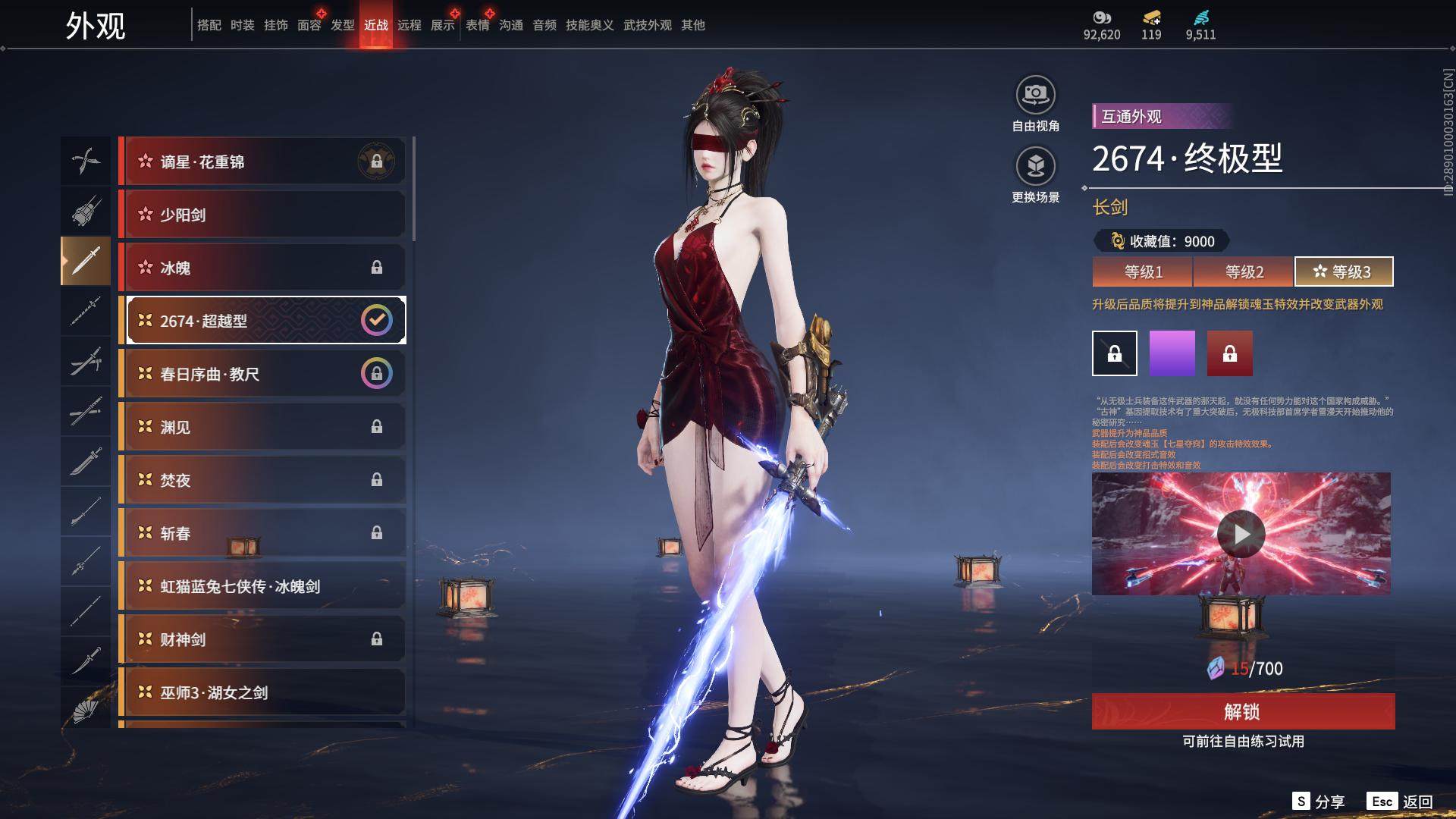This screenshot has height=819, width=1456.
Task: Pick the 冰魄 skin entry
Action: click(x=262, y=268)
